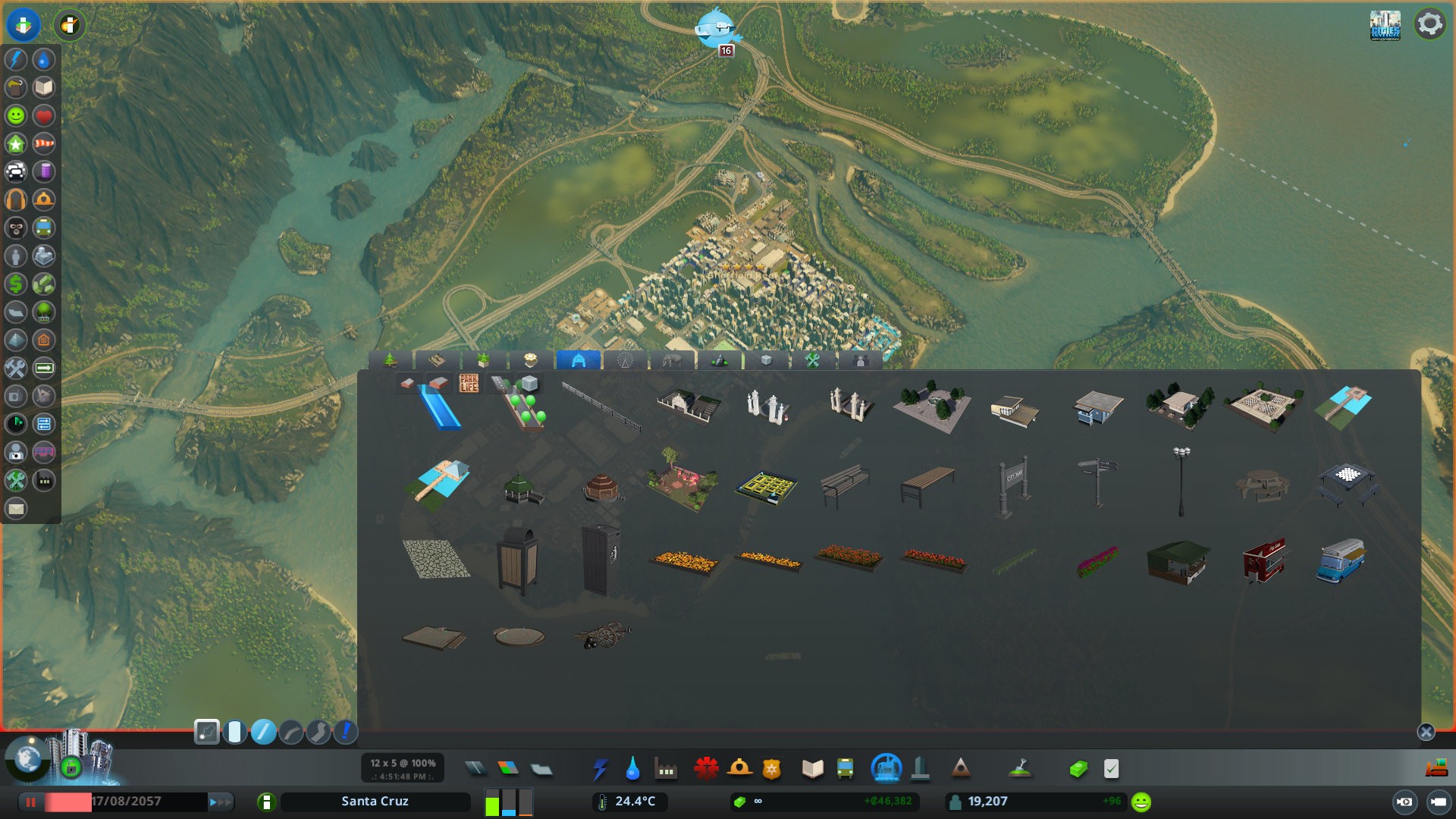Choose the hedge maze park item
Screen dimensions: 1456x819
pos(766,486)
